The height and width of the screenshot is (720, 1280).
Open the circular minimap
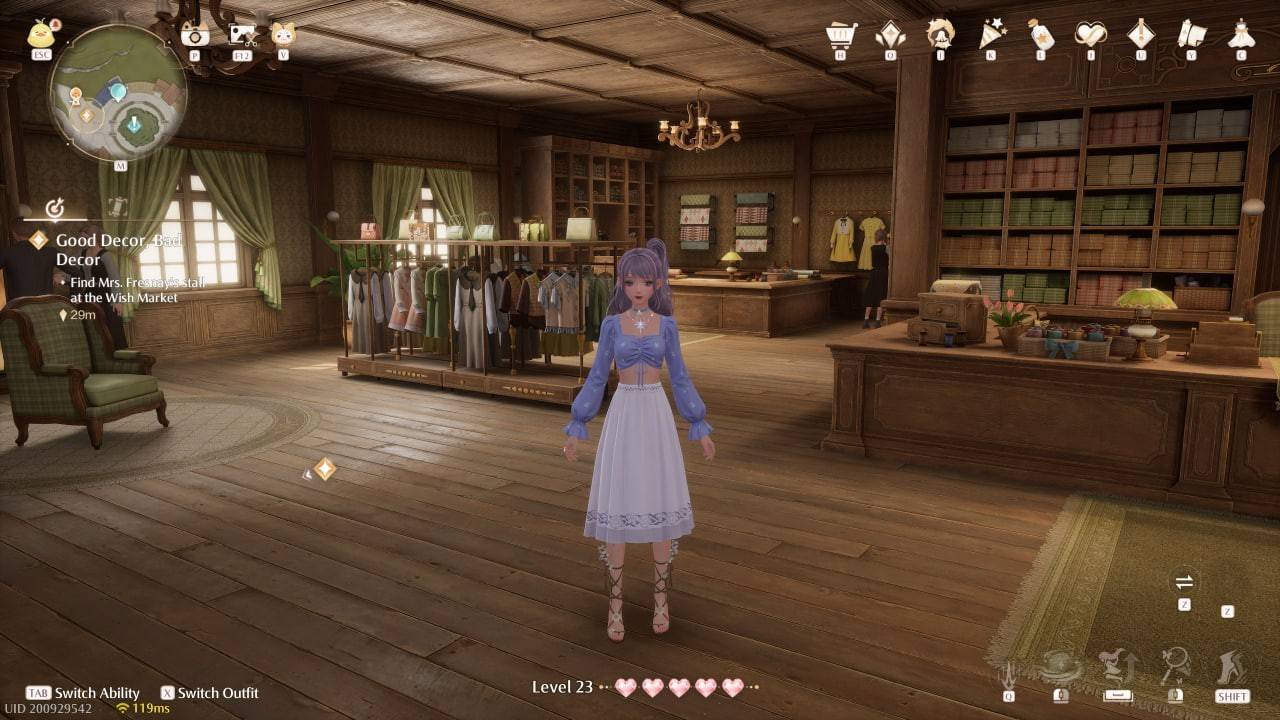point(118,93)
